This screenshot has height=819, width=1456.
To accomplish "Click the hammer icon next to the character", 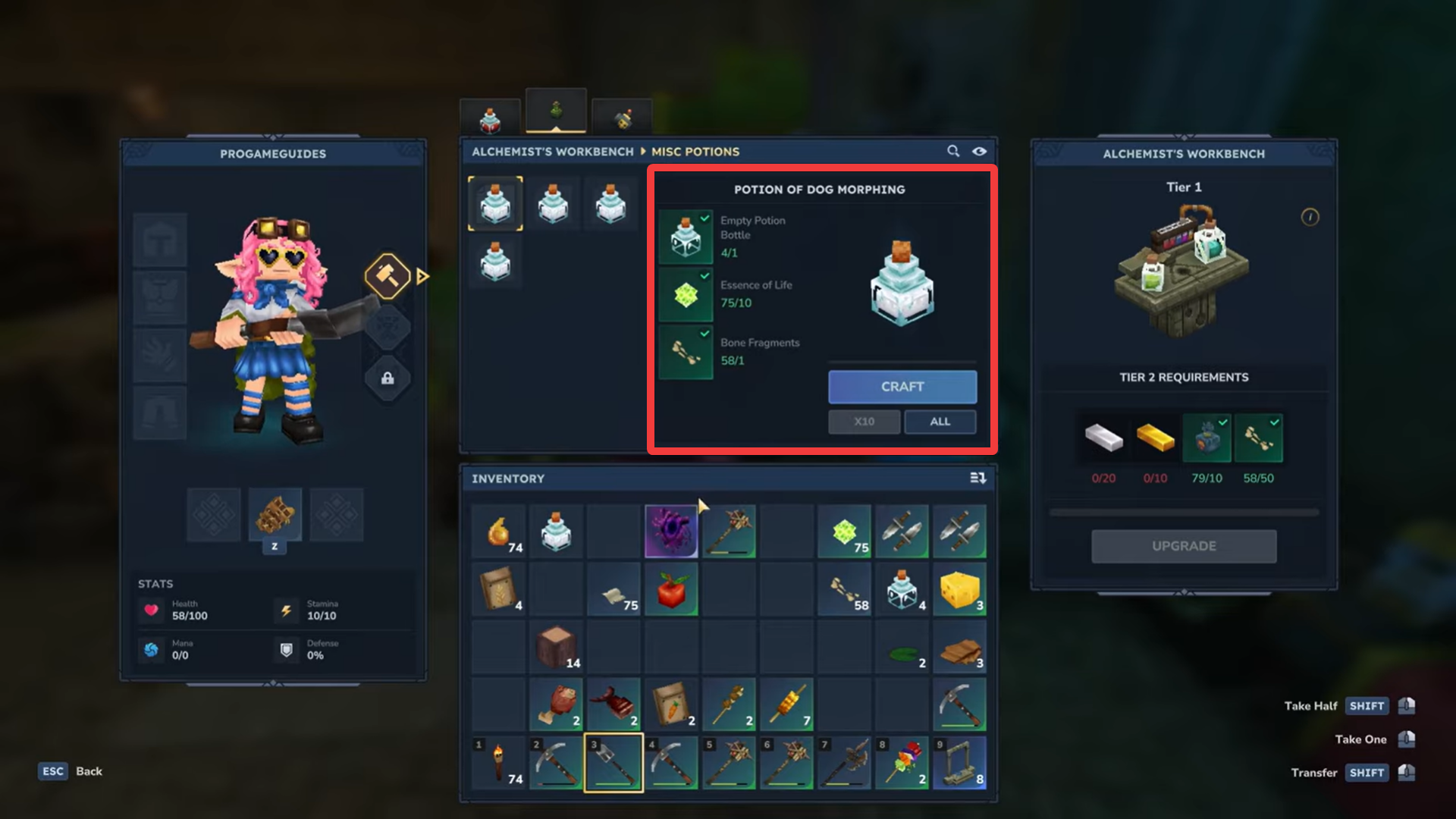I will point(387,275).
